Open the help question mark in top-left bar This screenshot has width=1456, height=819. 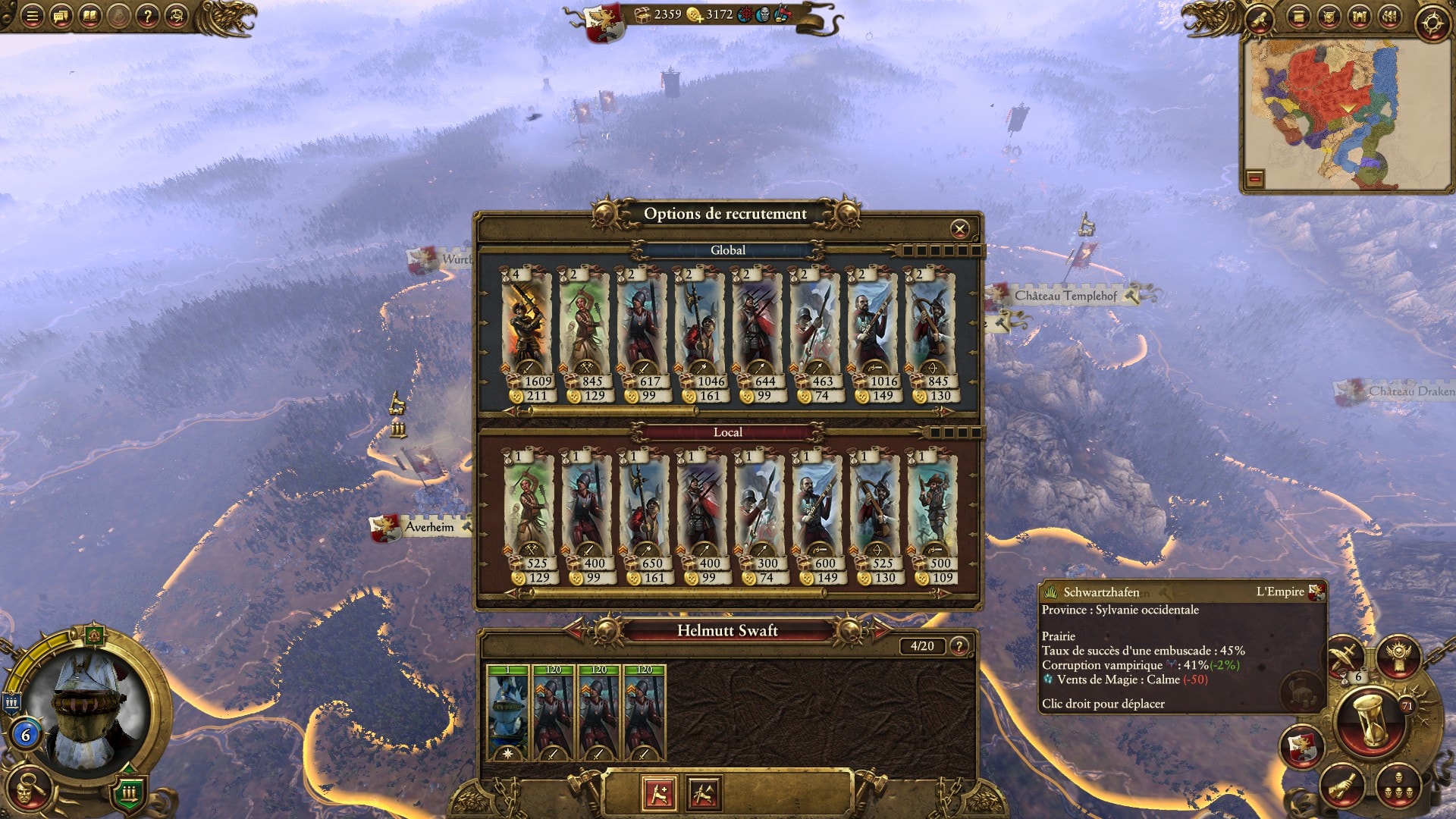click(148, 16)
